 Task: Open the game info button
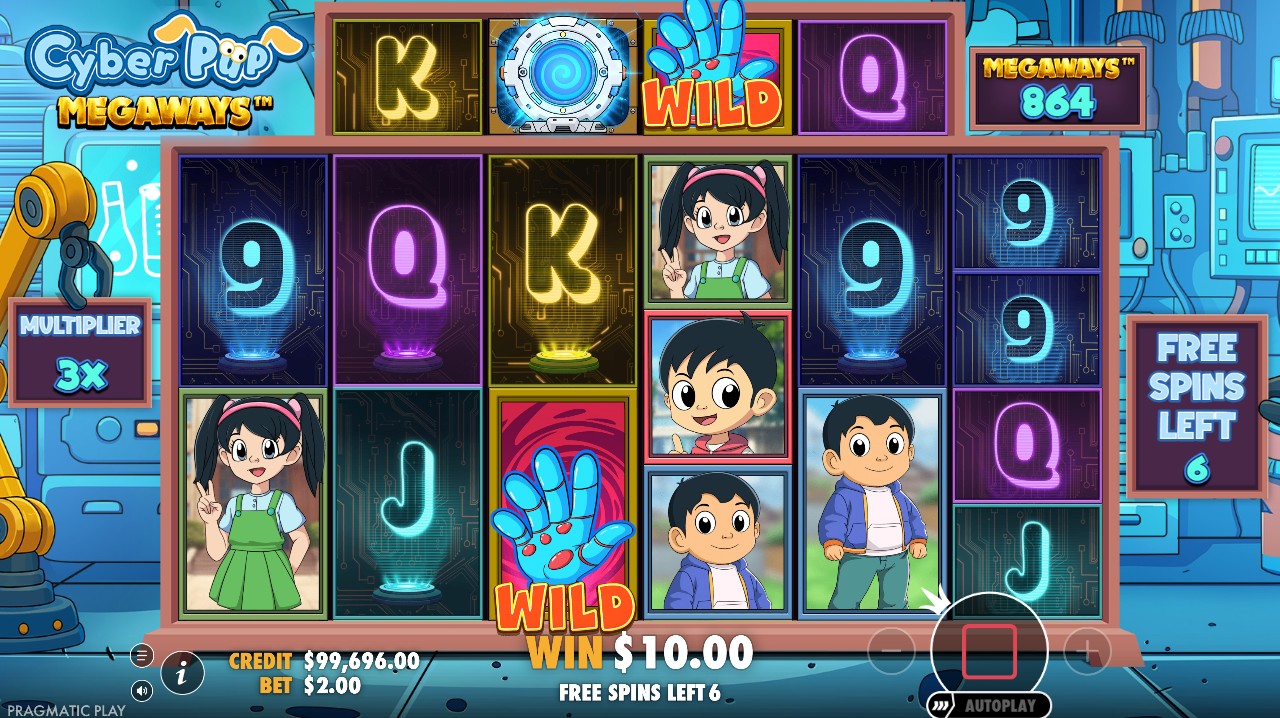pos(182,673)
